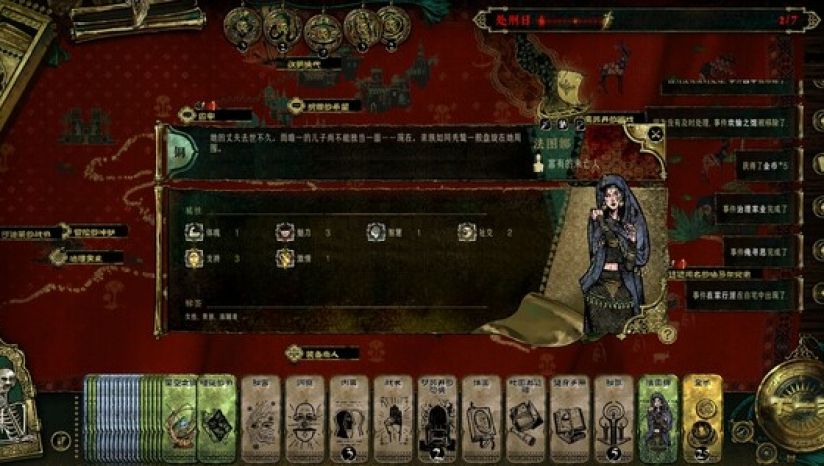Screen dimensions: 824x466
Task: Click the 监牢 location label
Action: (x=208, y=116)
